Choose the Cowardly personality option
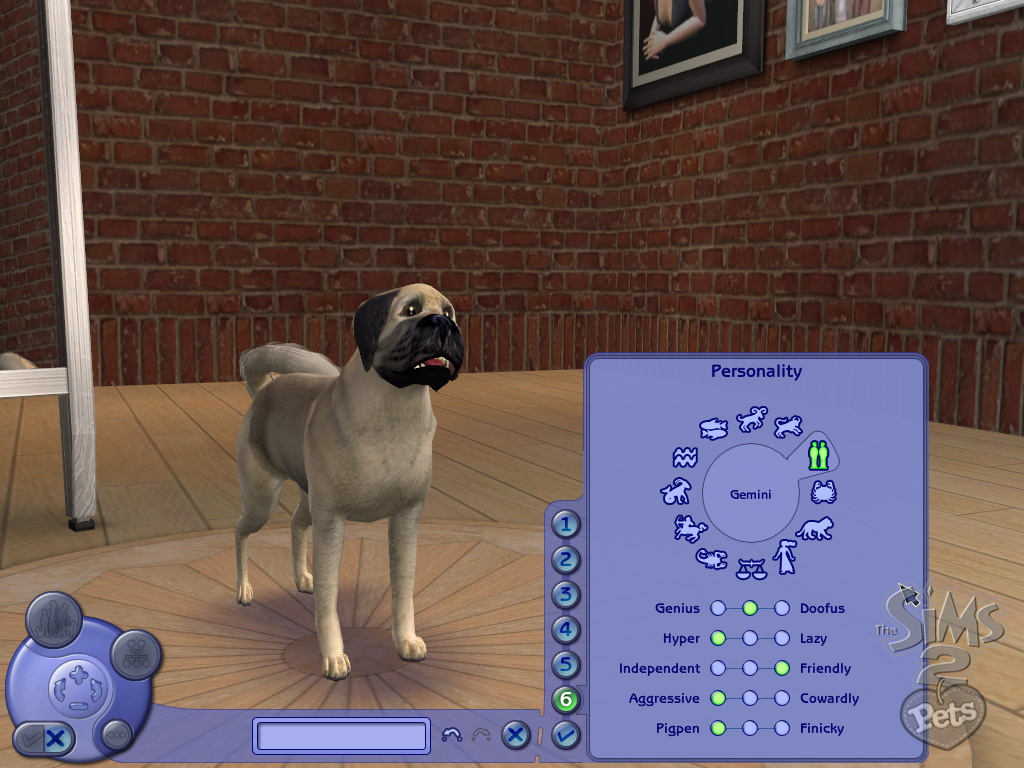 click(x=782, y=698)
